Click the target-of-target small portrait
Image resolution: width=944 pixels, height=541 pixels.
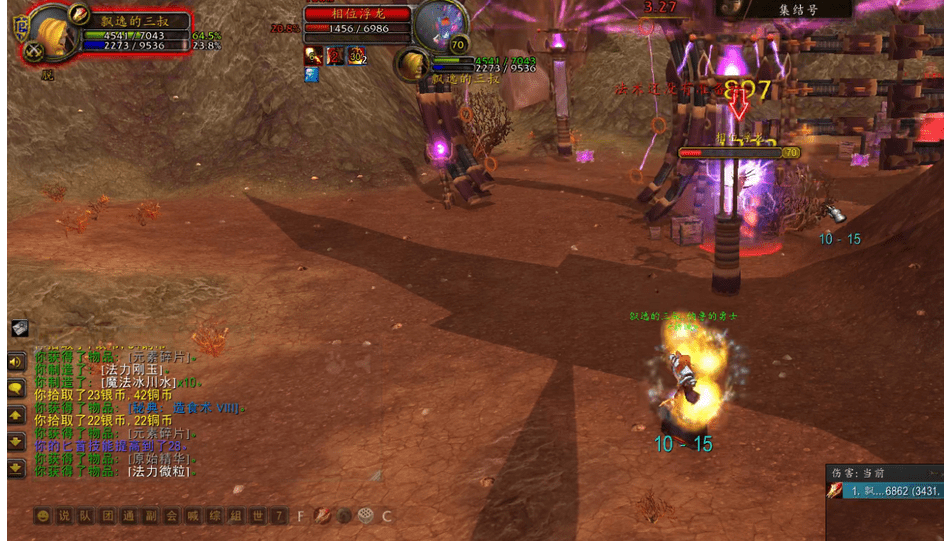[x=411, y=66]
